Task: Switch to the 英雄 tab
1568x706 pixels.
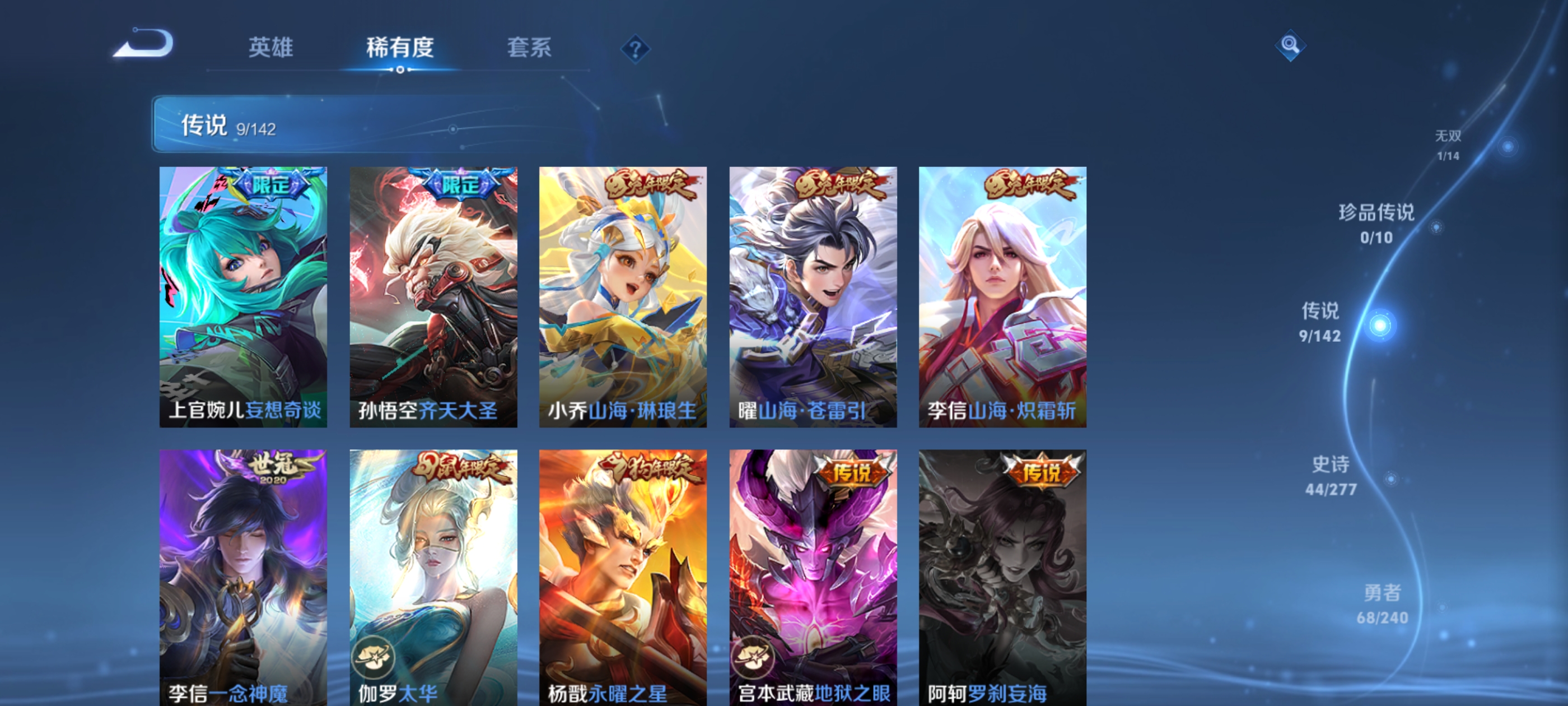Action: (270, 48)
